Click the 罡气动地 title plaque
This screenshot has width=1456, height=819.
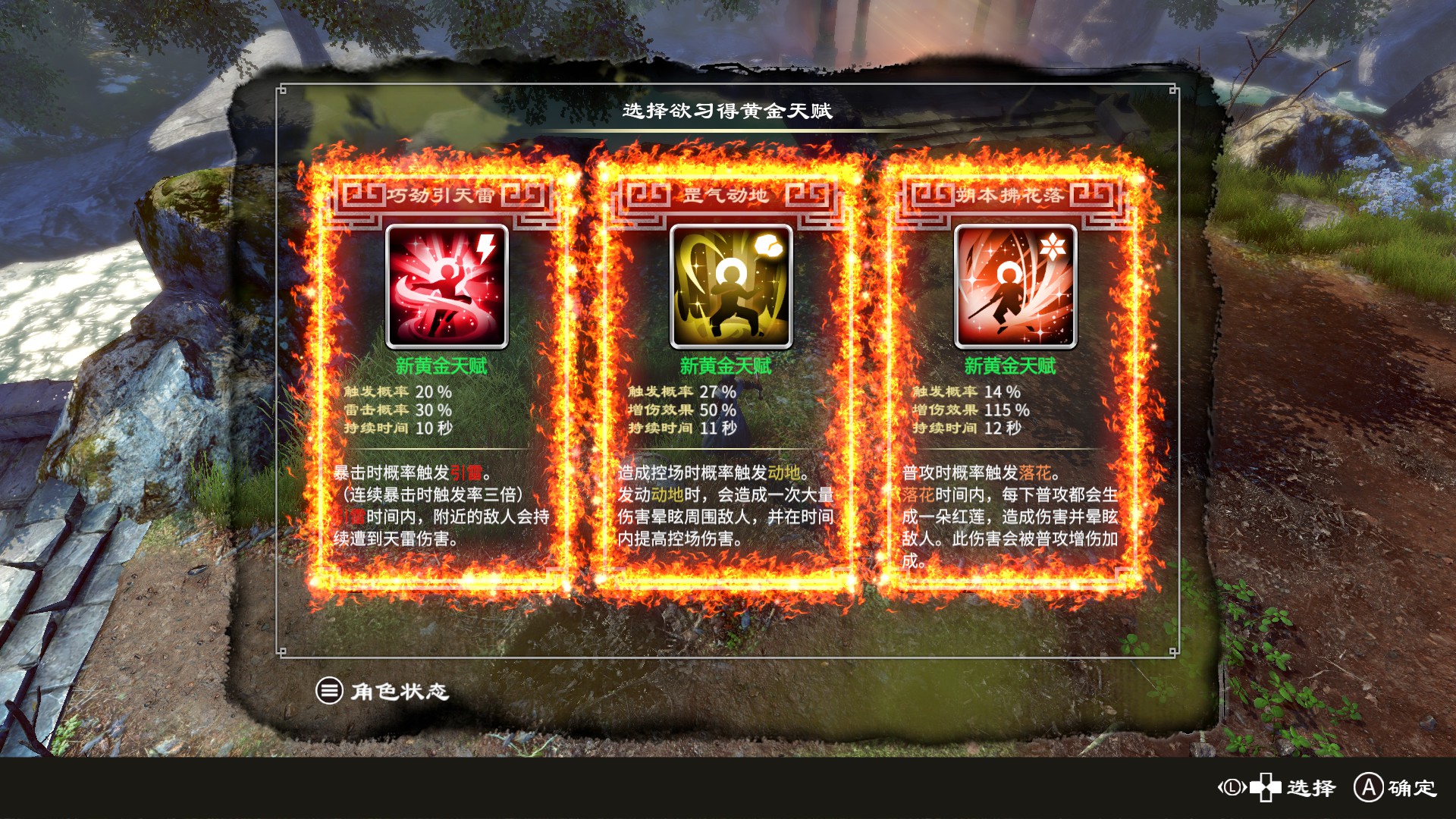click(726, 193)
